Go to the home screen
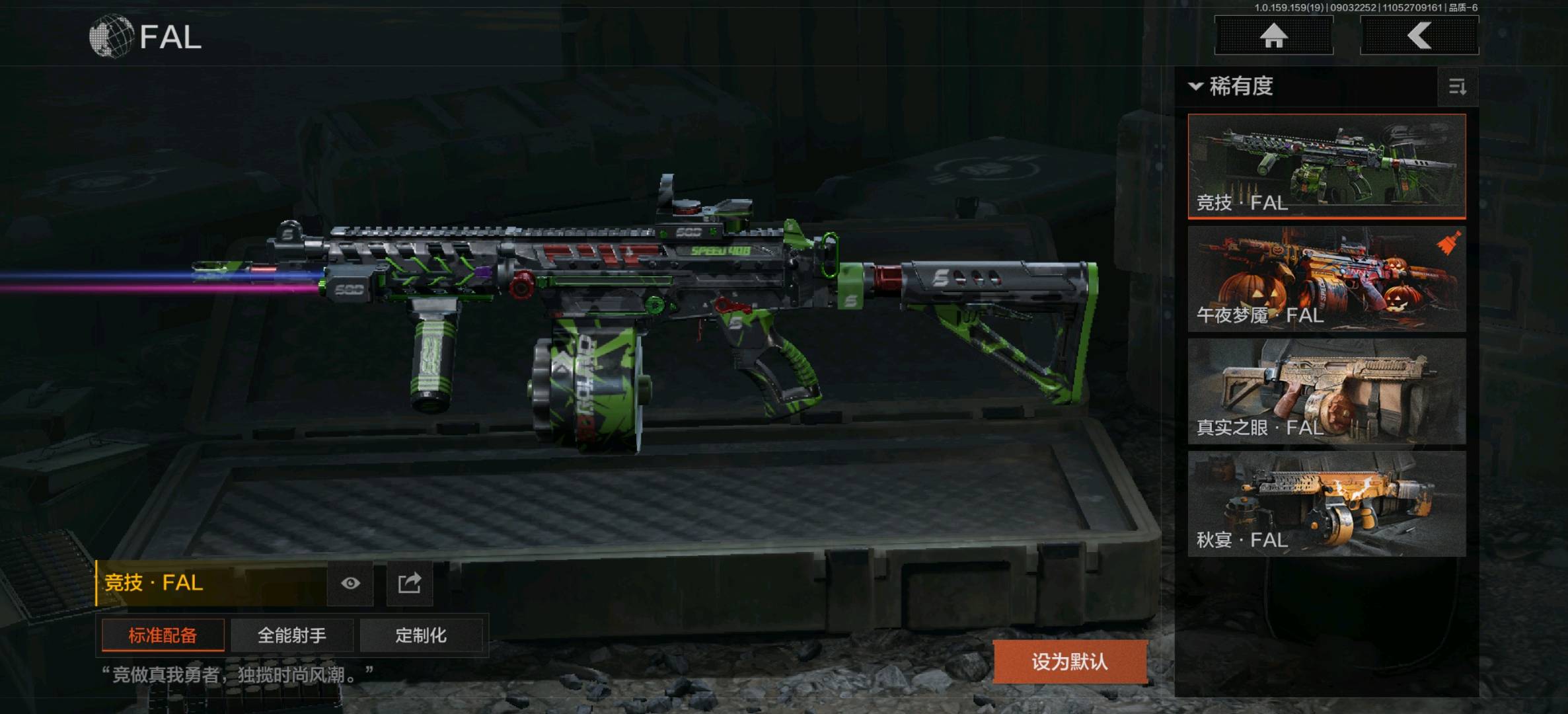 pos(1273,36)
